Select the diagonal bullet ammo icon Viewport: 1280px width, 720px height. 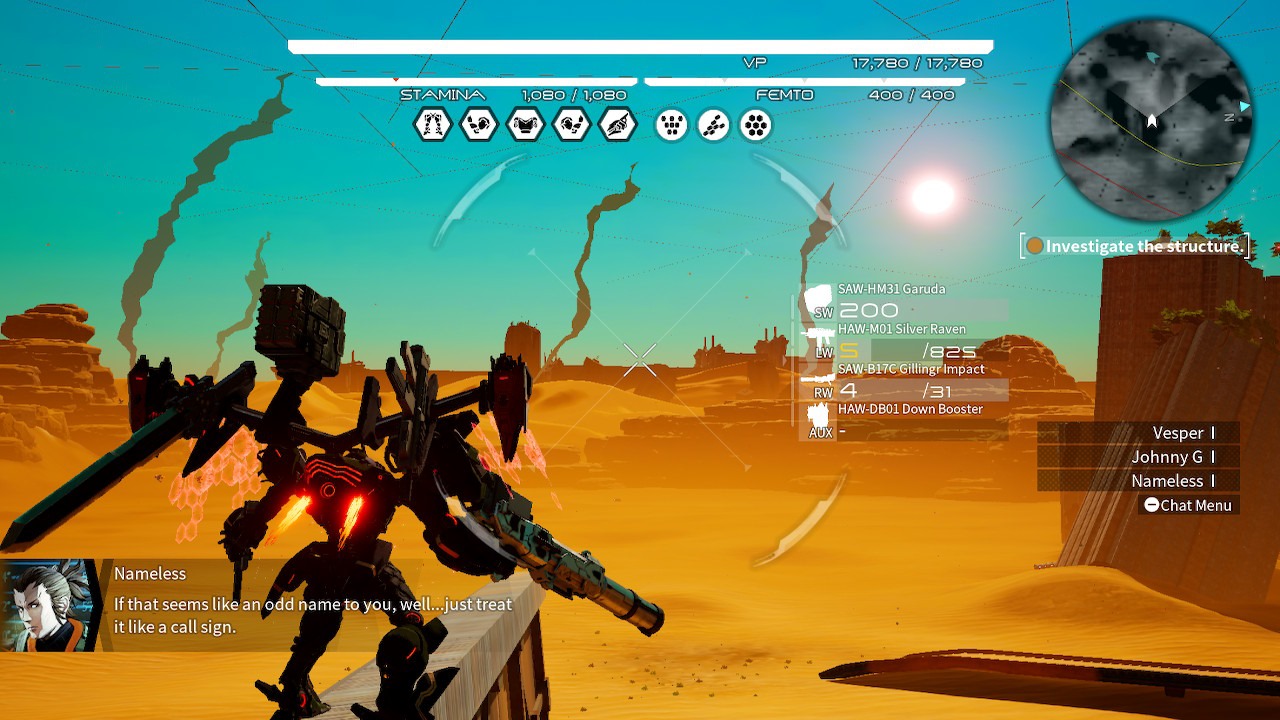click(713, 124)
